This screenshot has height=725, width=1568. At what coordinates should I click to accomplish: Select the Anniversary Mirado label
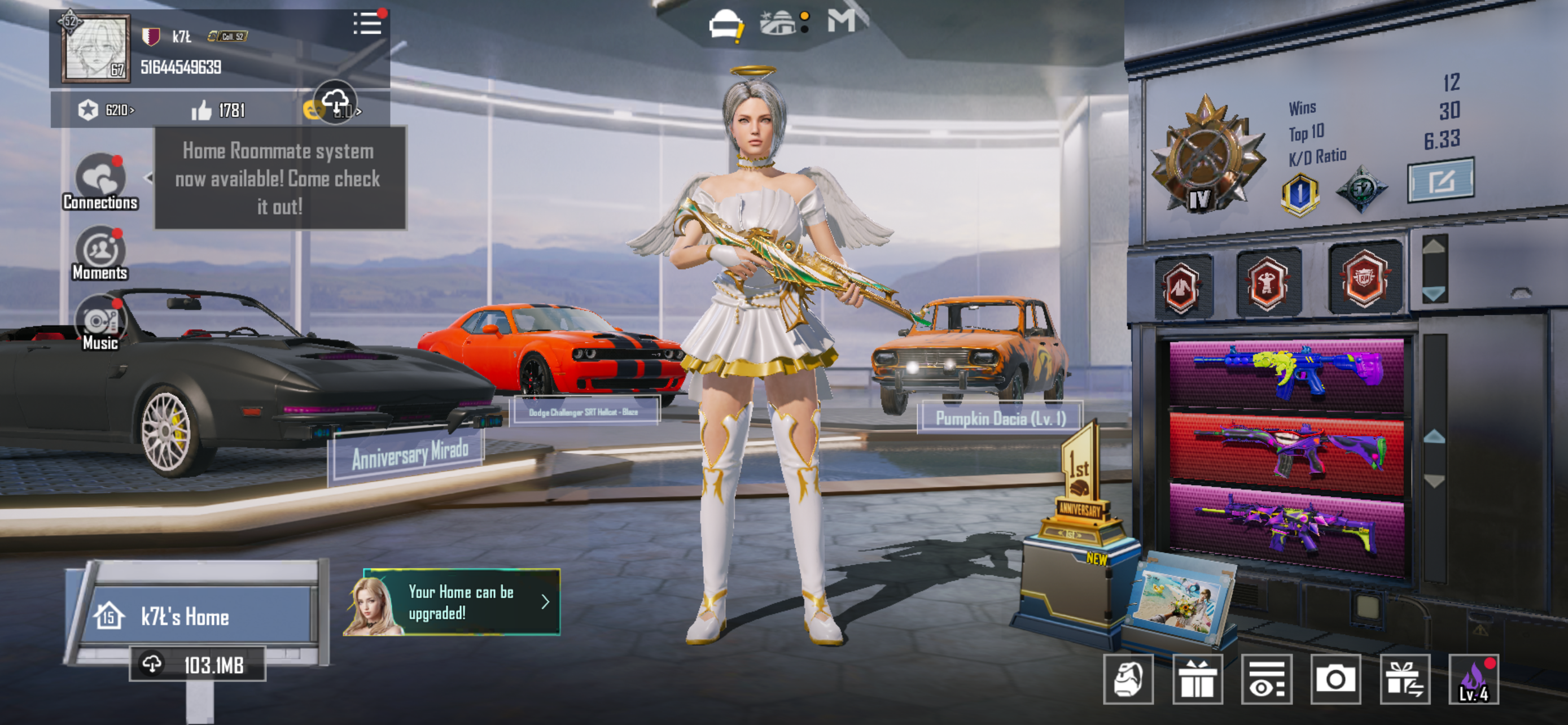click(x=409, y=455)
